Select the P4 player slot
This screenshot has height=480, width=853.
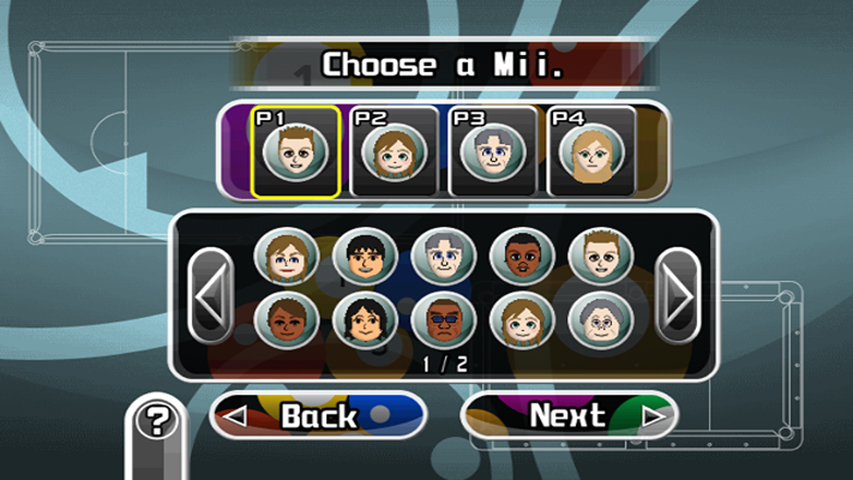(x=591, y=152)
